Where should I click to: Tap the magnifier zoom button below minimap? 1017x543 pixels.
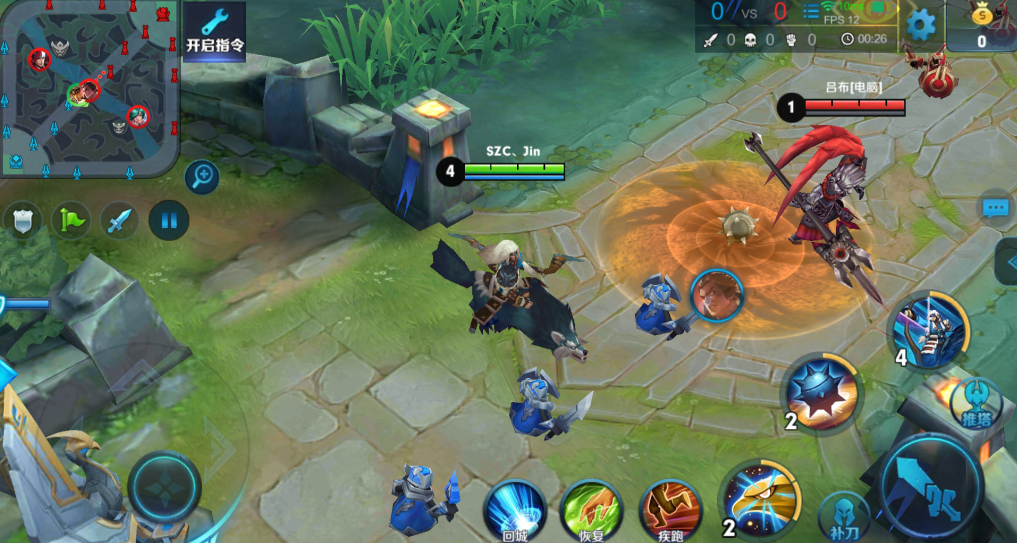(x=202, y=178)
